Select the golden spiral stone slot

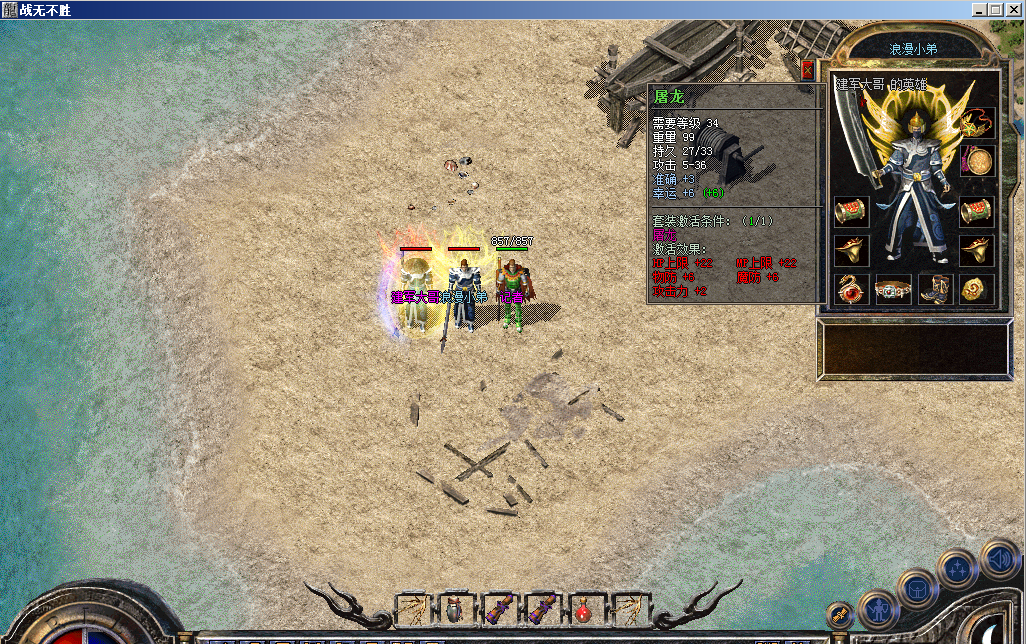(x=977, y=290)
